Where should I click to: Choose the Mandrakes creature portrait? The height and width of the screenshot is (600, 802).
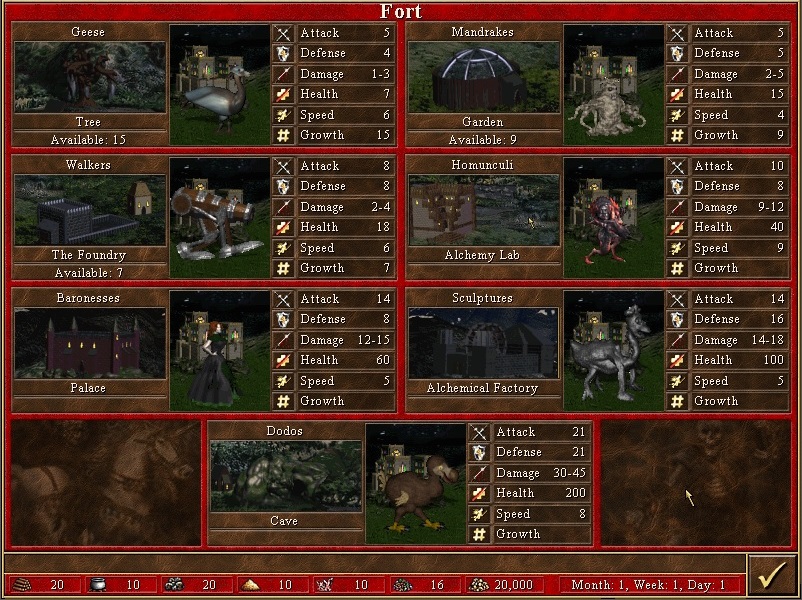click(x=613, y=84)
